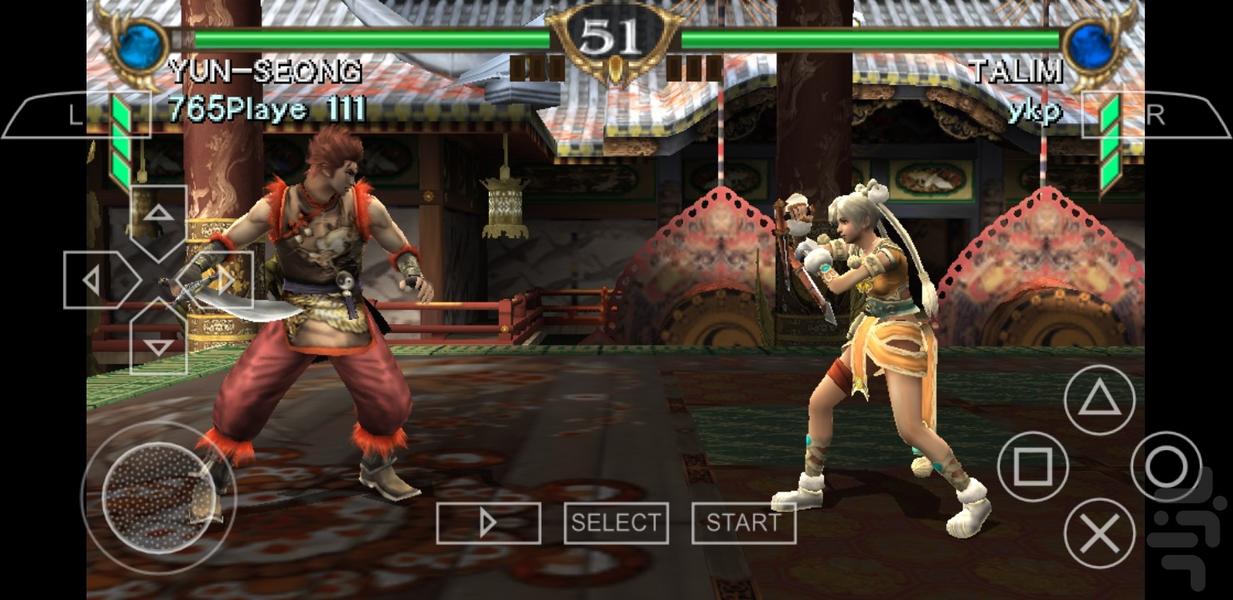Tap the cross action button
The height and width of the screenshot is (600, 1233).
[x=1099, y=533]
